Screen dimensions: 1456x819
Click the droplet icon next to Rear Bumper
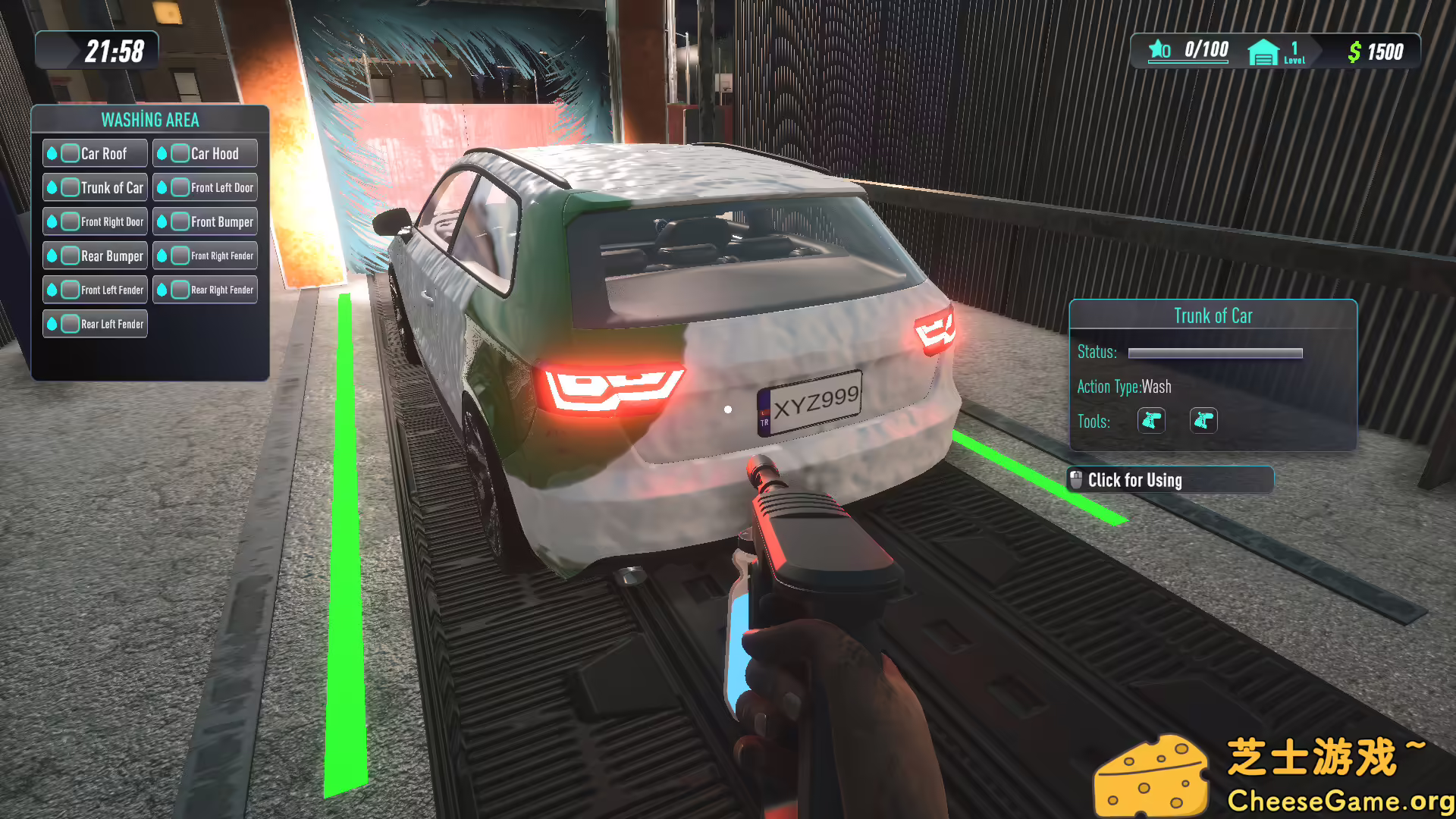click(52, 256)
